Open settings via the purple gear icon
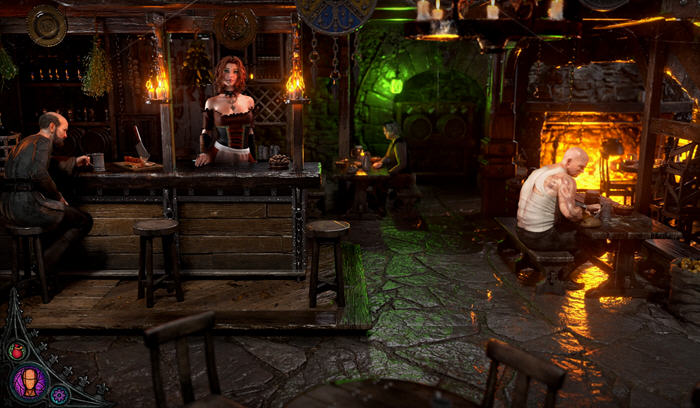The width and height of the screenshot is (700, 408). [59, 395]
